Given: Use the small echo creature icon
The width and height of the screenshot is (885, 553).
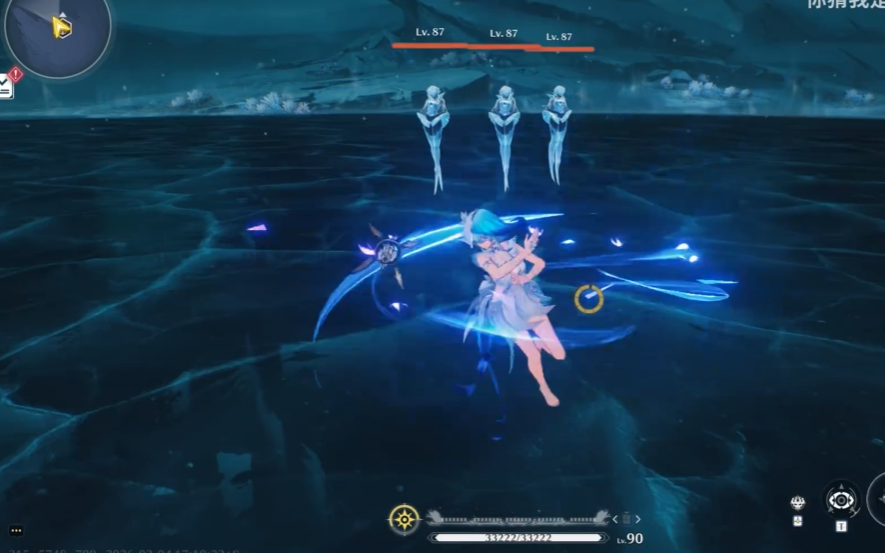Looking at the screenshot, I should click(797, 503).
